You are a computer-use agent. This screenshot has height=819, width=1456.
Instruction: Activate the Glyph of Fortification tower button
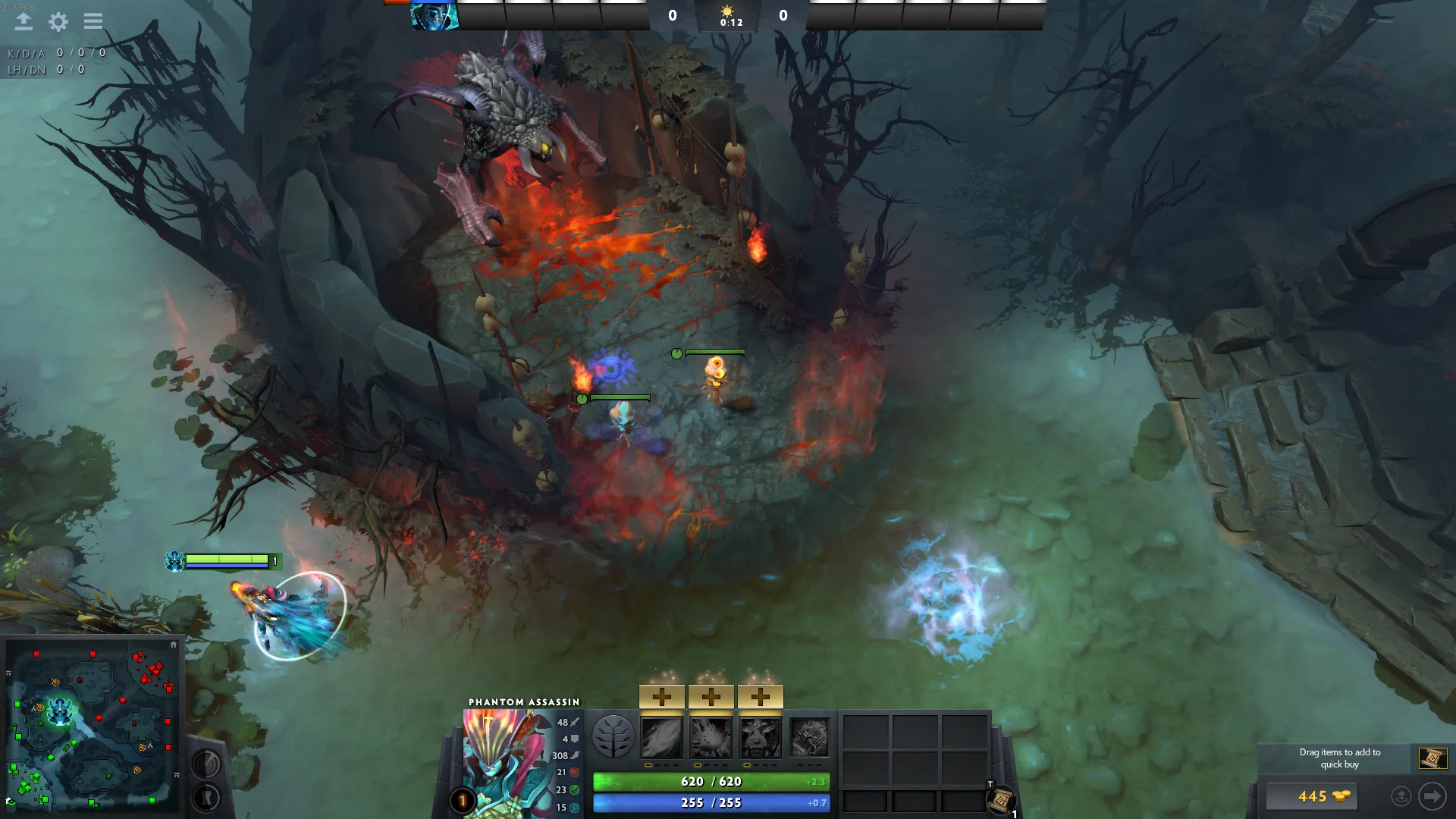tap(206, 797)
